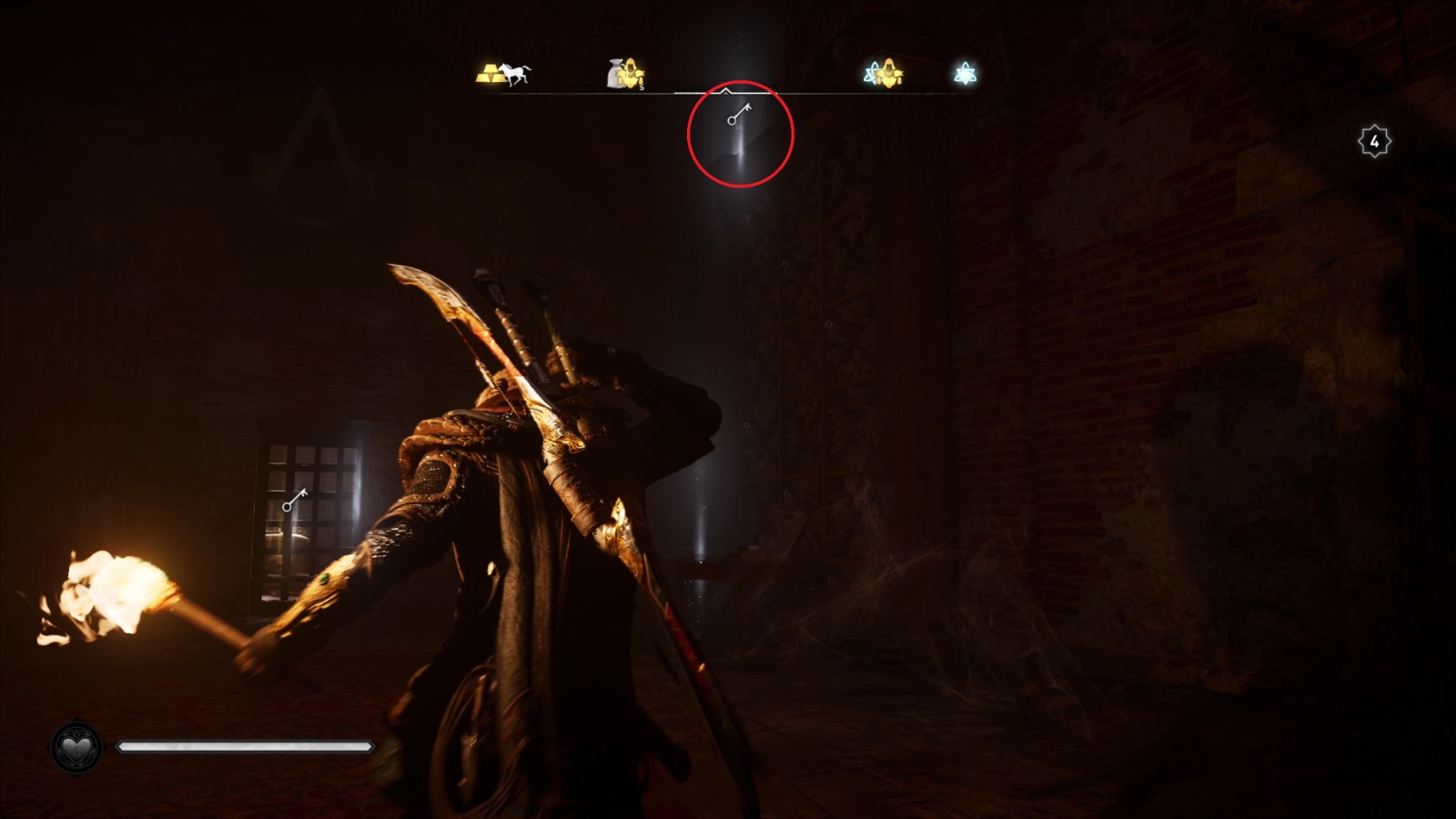Click the number 5 counter under the trader icon
The height and width of the screenshot is (819, 1456).
pyautogui.click(x=642, y=89)
